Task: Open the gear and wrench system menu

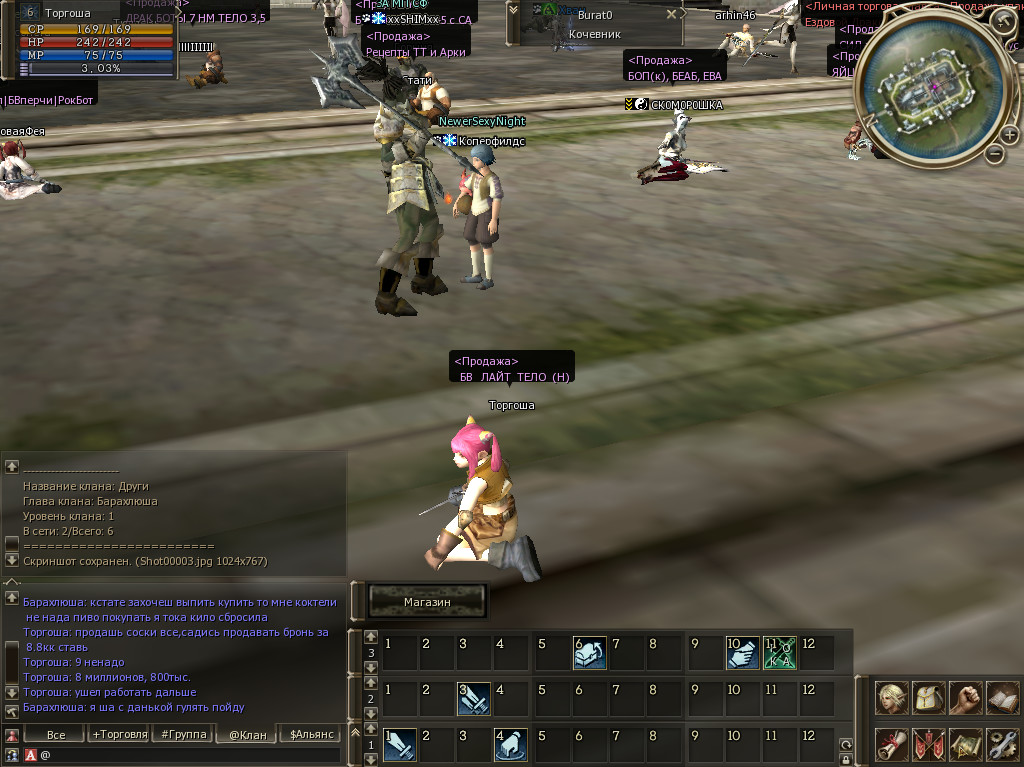Action: [1001, 744]
